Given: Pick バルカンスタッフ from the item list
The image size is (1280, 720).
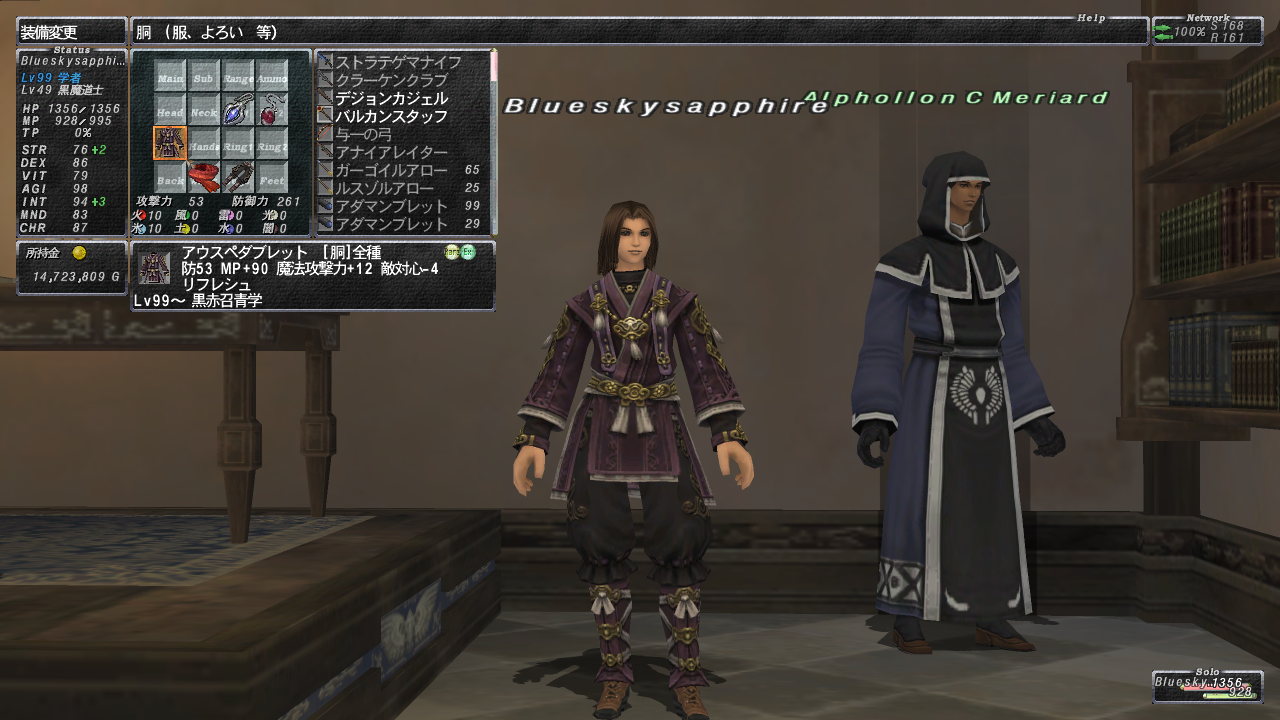Looking at the screenshot, I should pos(392,116).
